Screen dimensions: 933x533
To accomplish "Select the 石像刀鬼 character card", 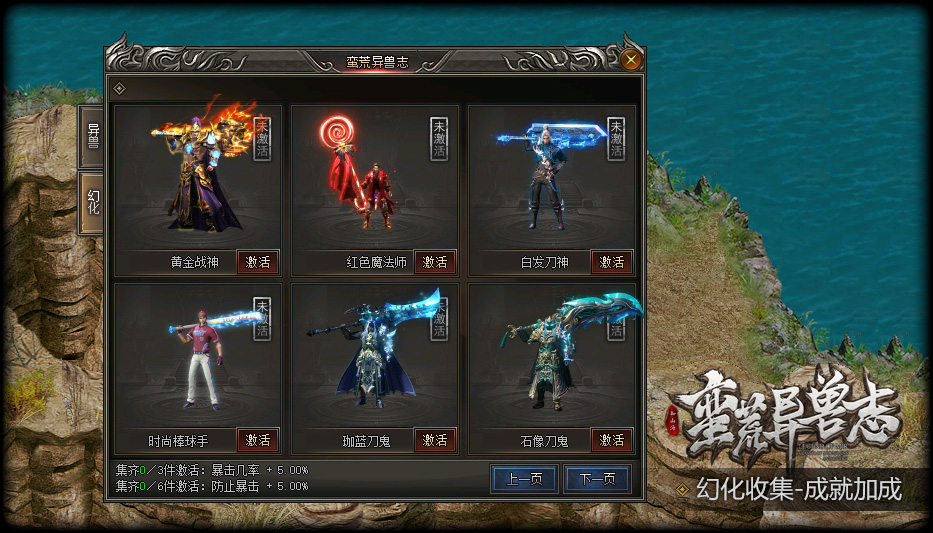I will point(552,358).
